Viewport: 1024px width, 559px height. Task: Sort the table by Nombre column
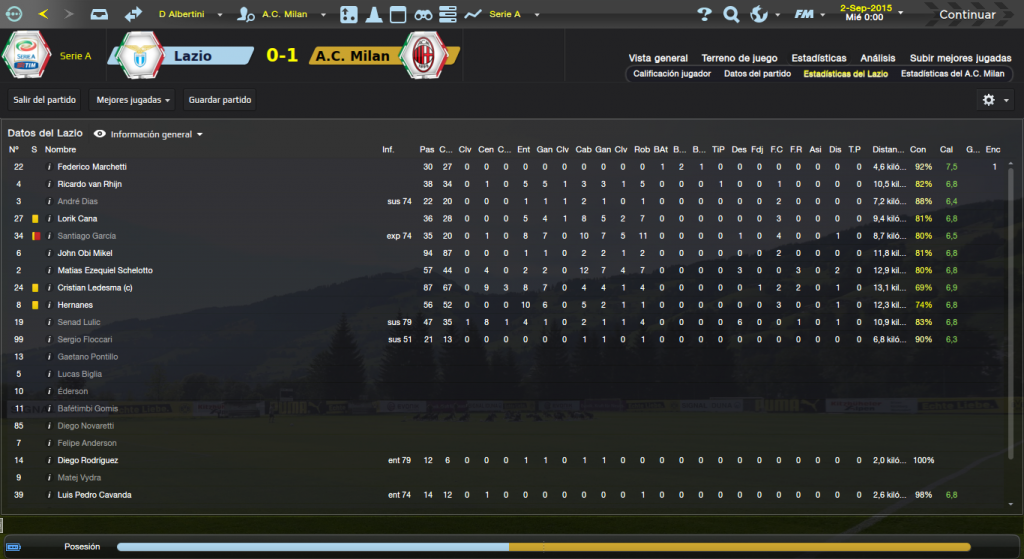[60, 150]
